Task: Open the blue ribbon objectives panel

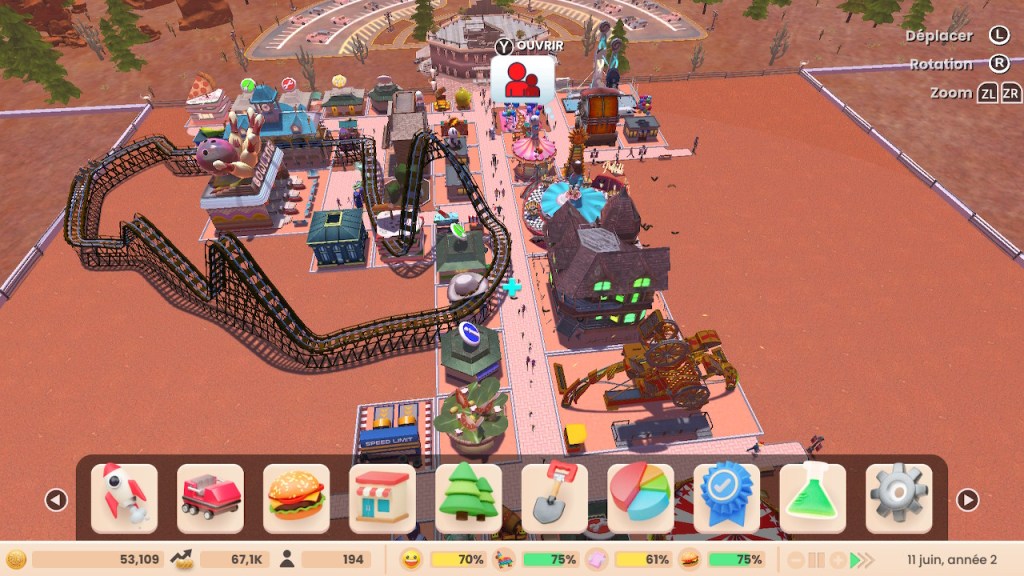Action: pyautogui.click(x=726, y=497)
